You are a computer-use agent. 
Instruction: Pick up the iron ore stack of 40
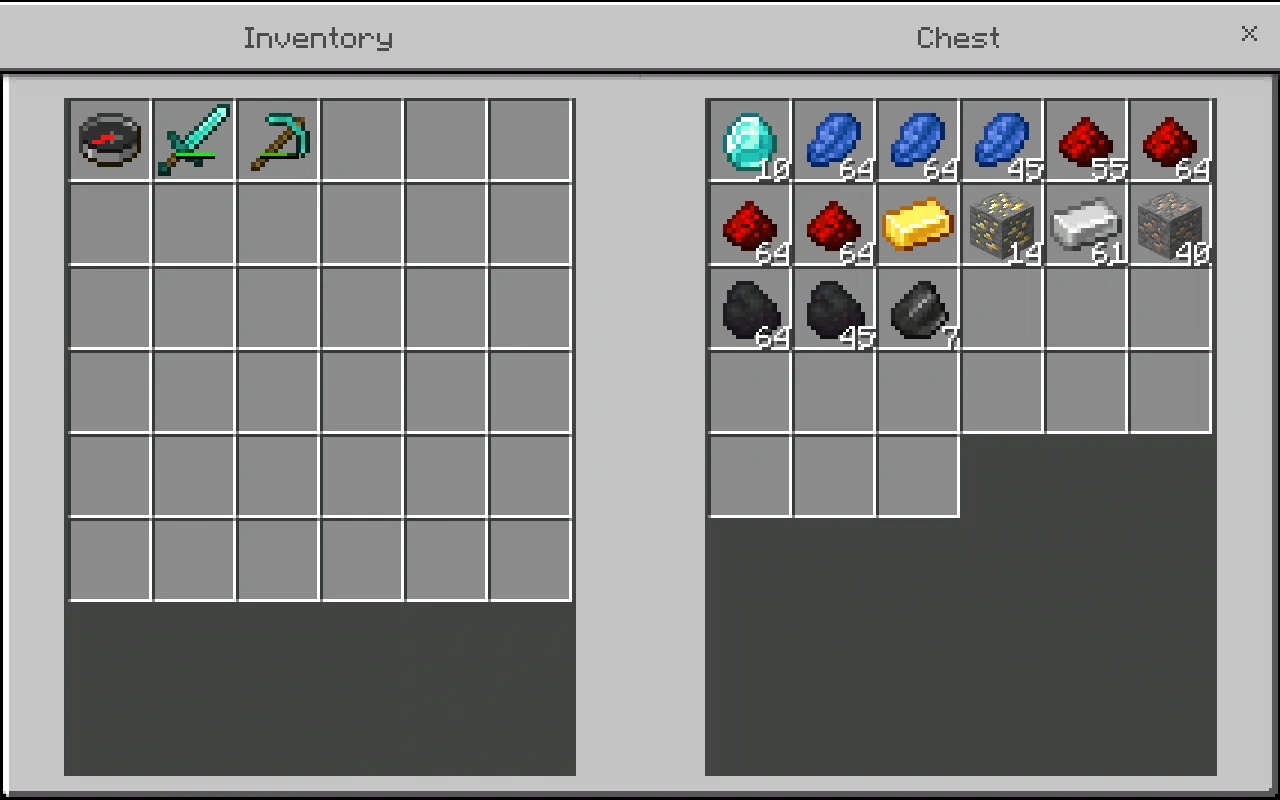click(x=1172, y=224)
